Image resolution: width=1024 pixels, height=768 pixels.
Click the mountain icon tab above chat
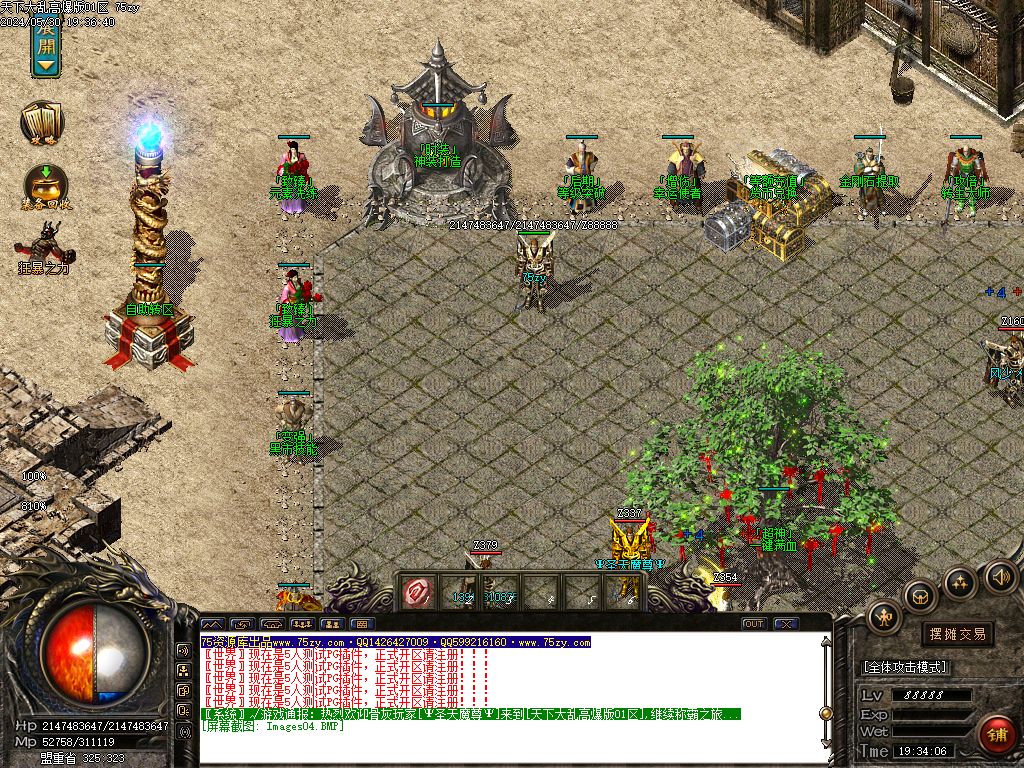[x=214, y=624]
